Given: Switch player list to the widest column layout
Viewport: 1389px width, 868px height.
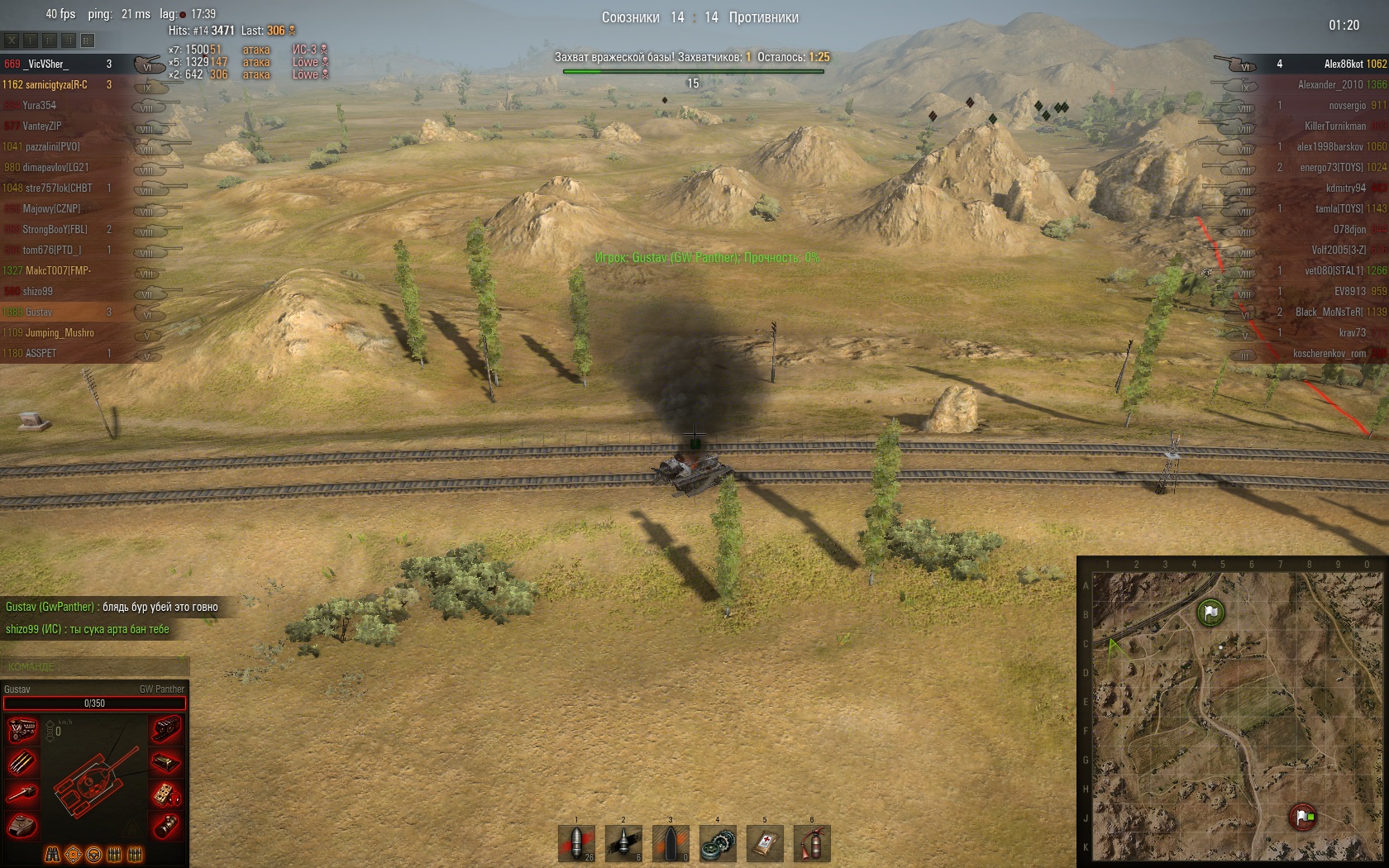Looking at the screenshot, I should click(x=88, y=40).
